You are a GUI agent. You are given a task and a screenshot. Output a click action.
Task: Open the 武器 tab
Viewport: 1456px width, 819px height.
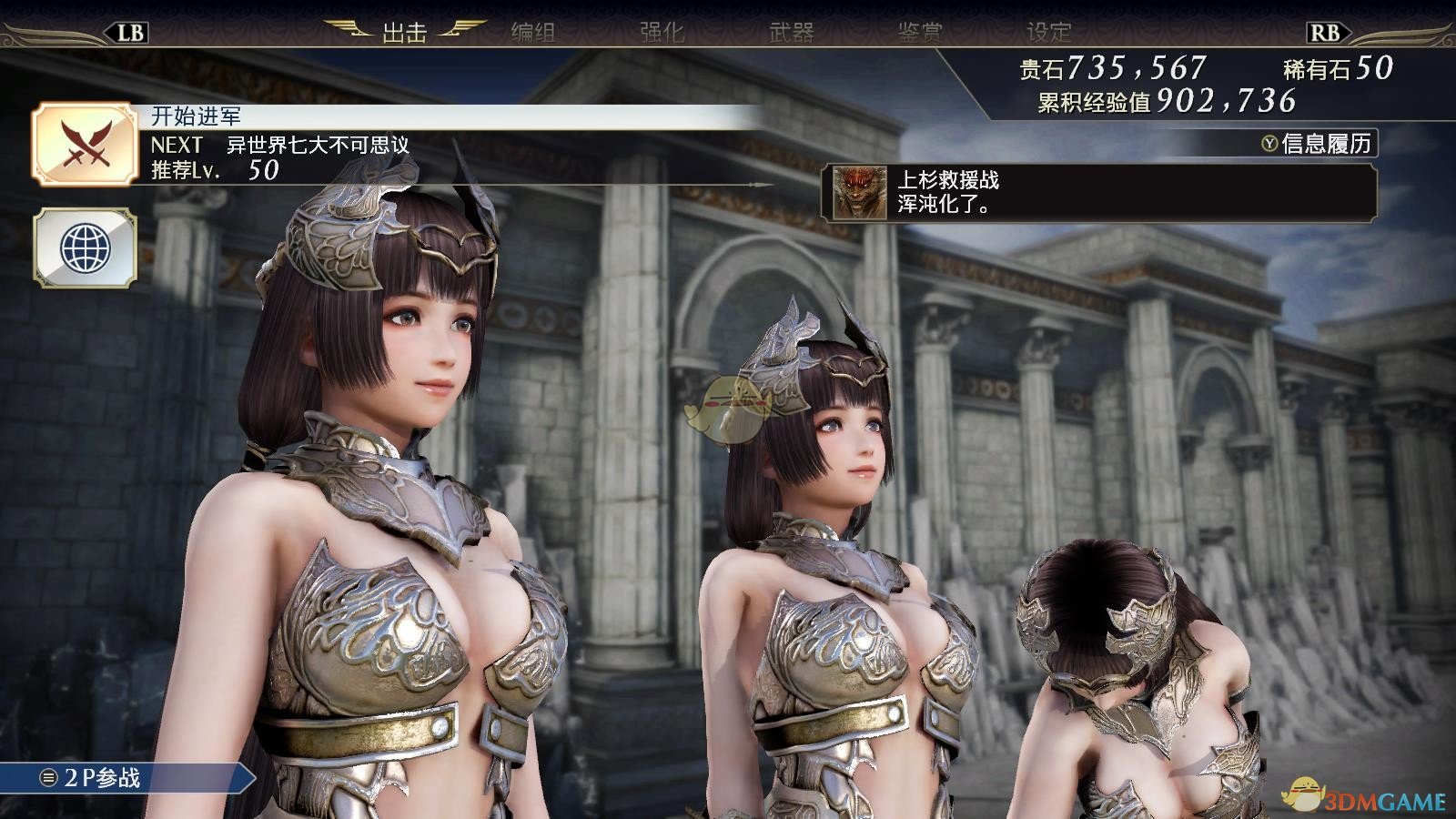click(x=792, y=29)
